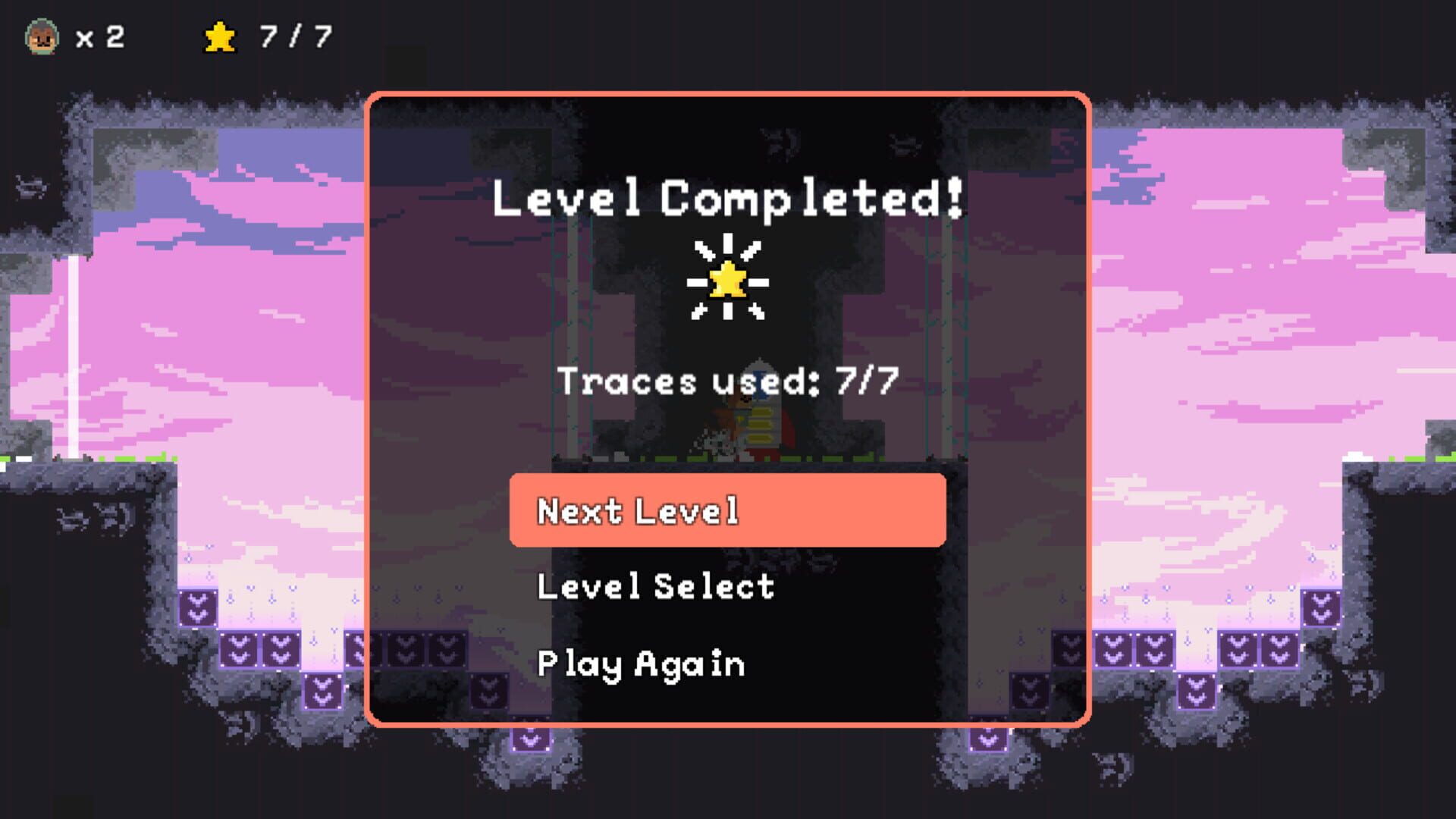Click the Traces used 7/7 progress indicator

pos(726,381)
